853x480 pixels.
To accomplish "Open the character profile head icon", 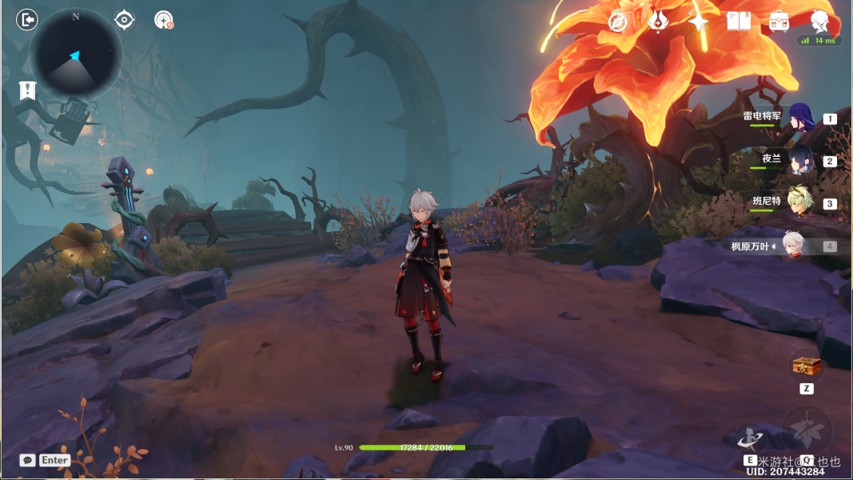I will (x=820, y=21).
